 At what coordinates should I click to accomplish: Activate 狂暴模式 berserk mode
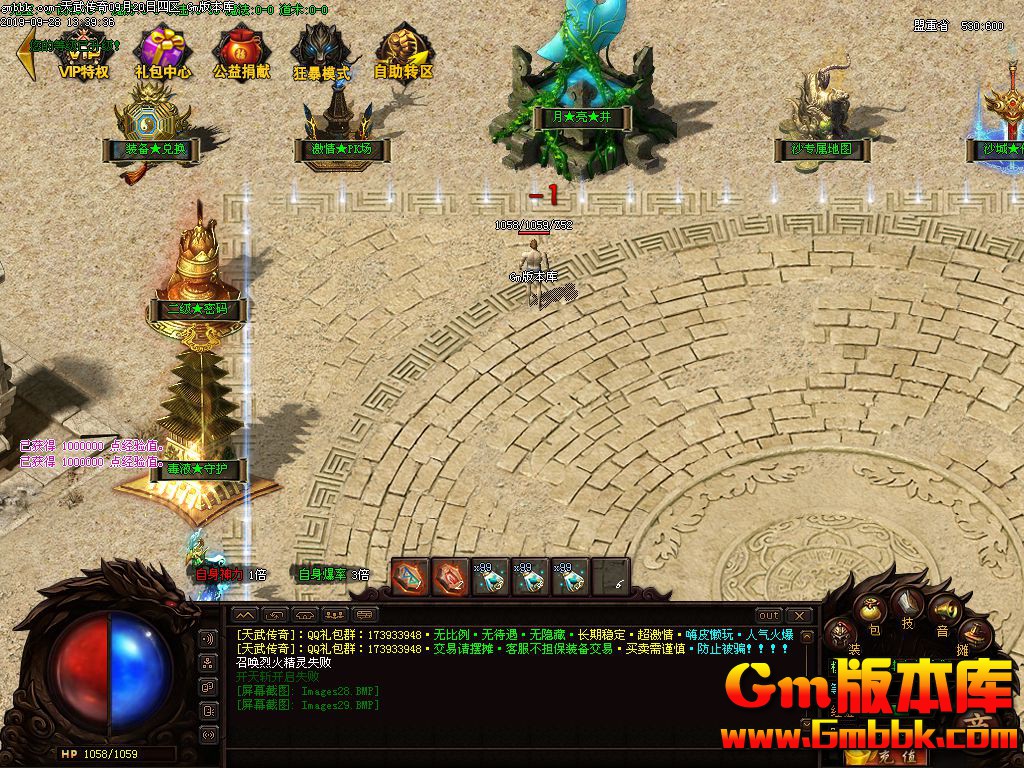(321, 51)
